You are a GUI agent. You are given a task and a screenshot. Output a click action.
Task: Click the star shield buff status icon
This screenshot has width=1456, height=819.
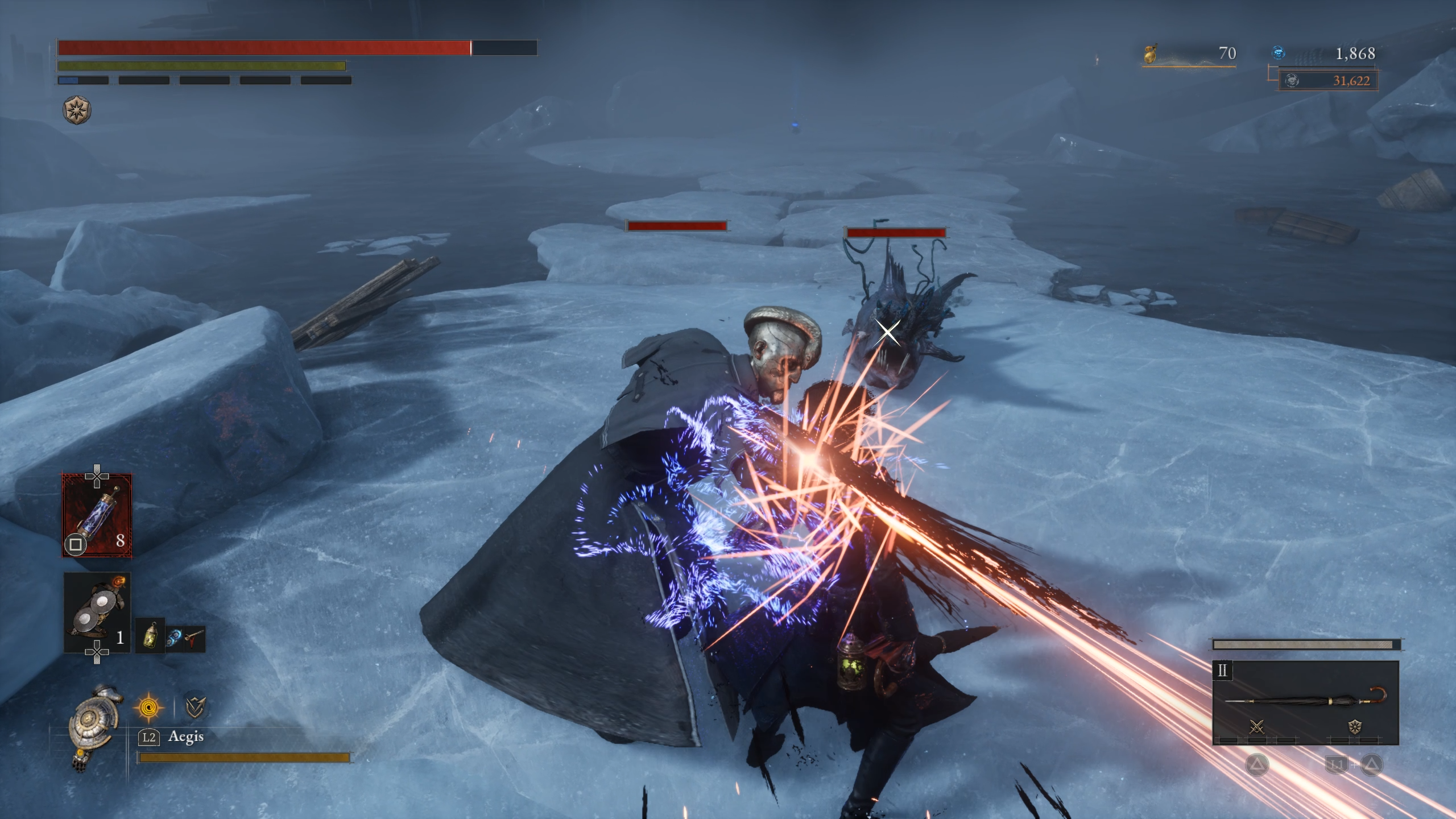77,110
